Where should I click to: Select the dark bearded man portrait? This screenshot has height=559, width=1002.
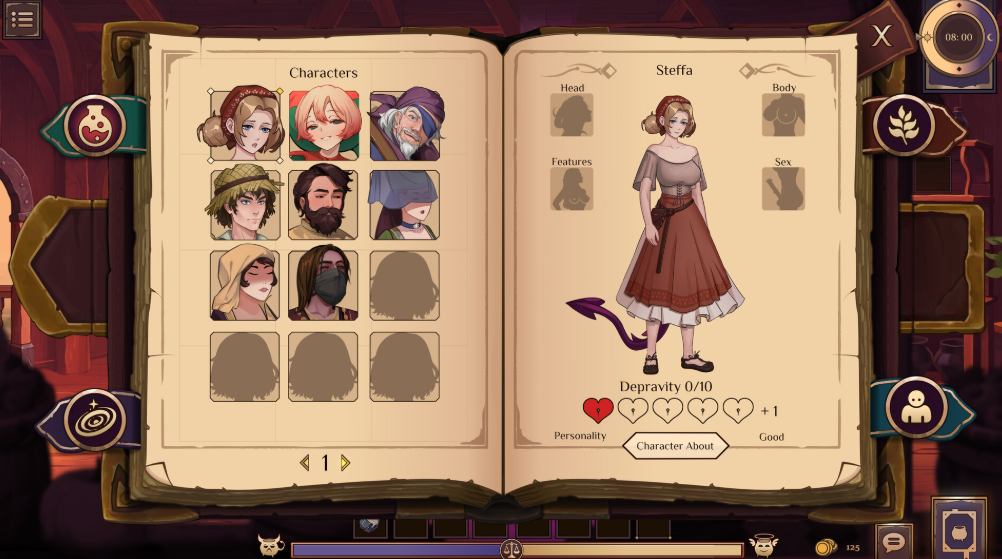click(x=324, y=205)
